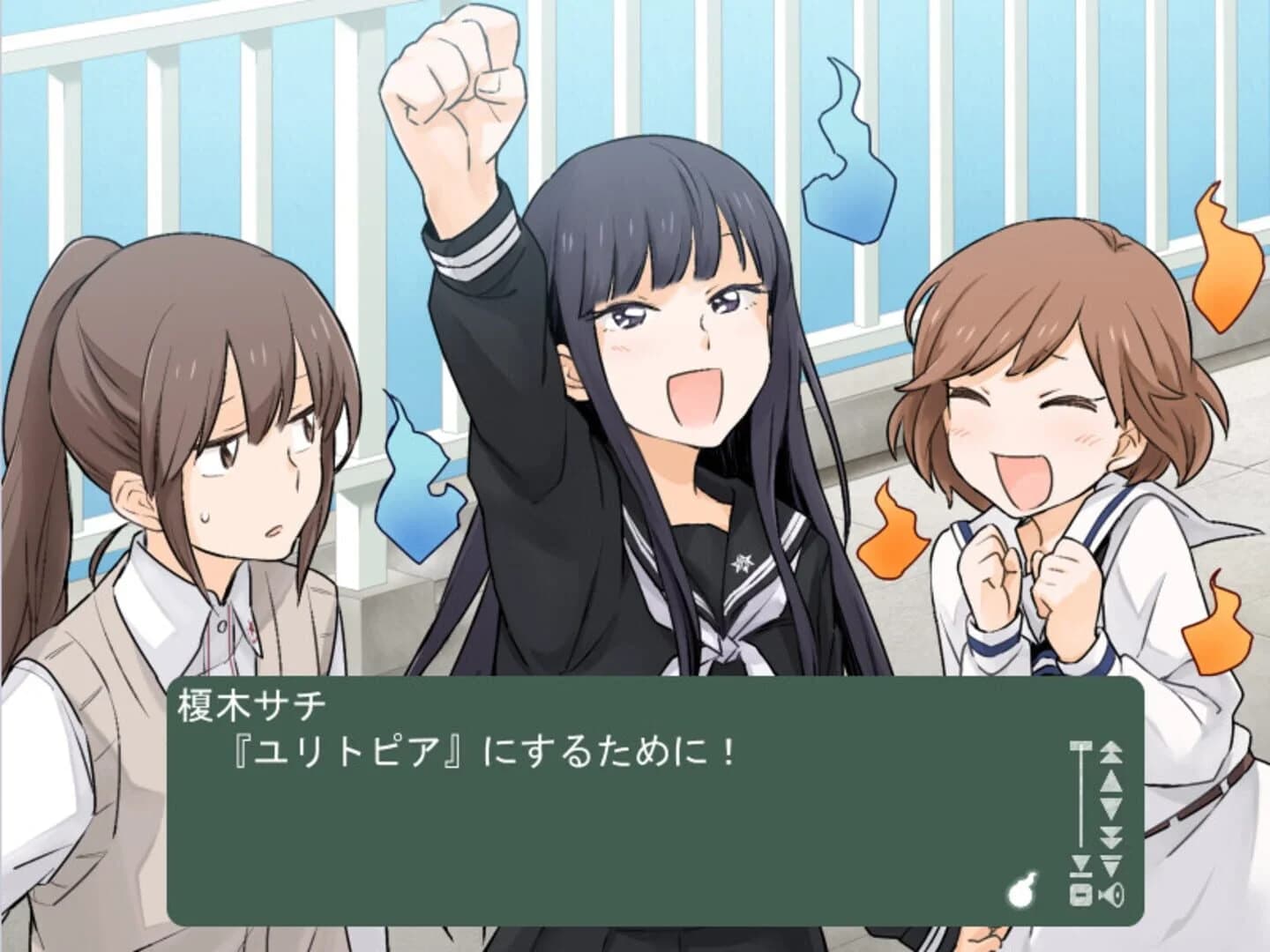Click the scrollbar's top cap marker
Screen dimensions: 1270x952
[1081, 745]
